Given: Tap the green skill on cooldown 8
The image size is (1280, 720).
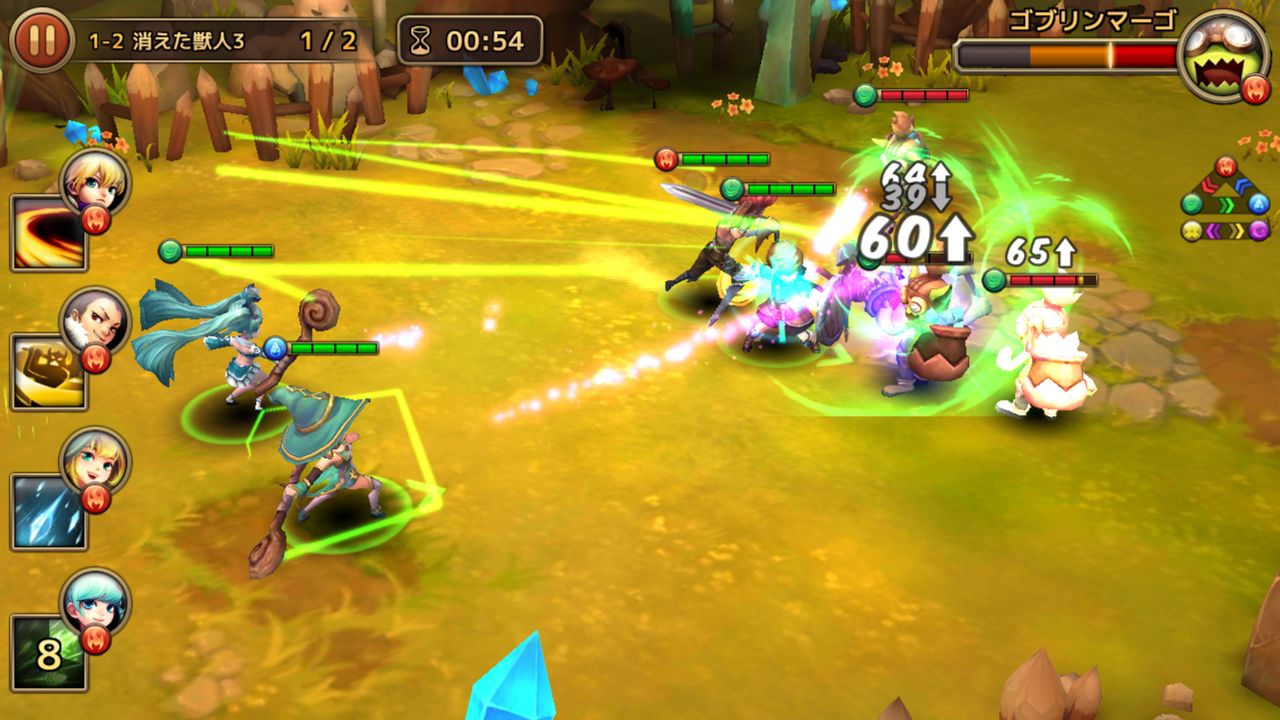Looking at the screenshot, I should click(x=48, y=653).
